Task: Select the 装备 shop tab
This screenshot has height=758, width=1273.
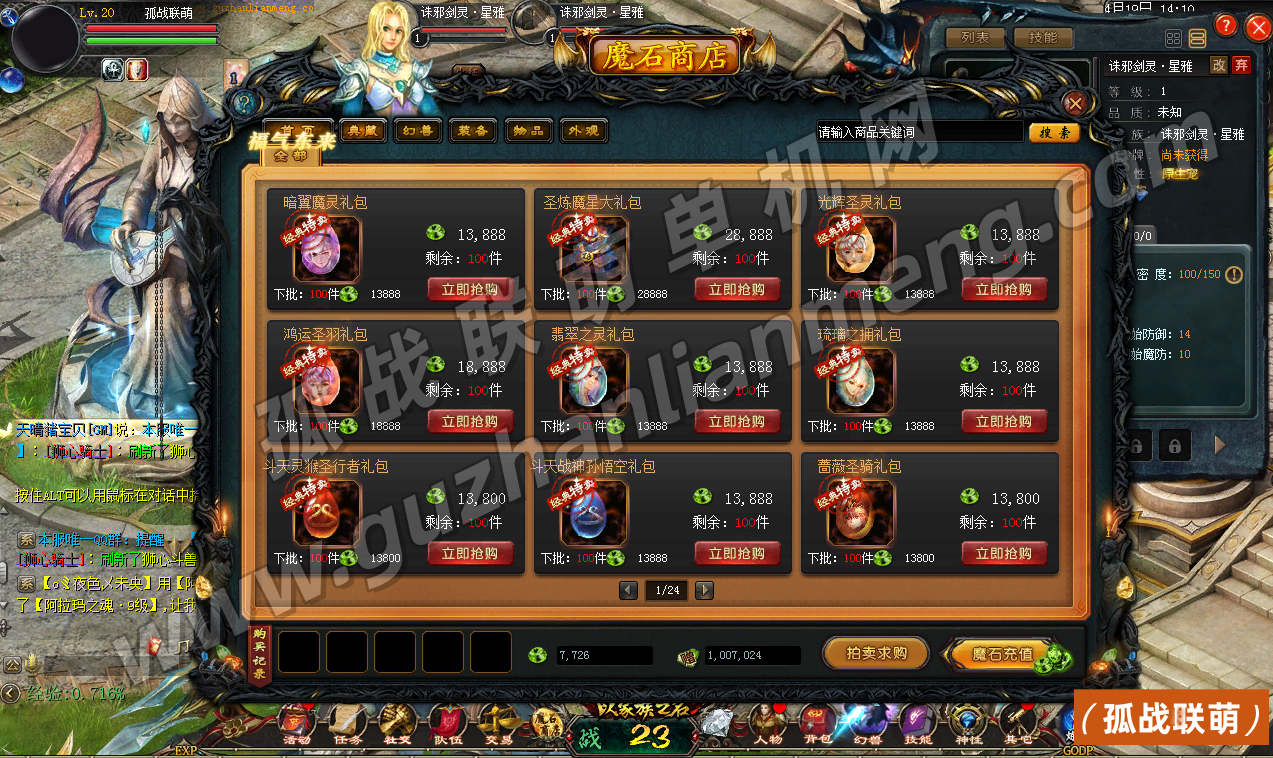Action: click(472, 131)
